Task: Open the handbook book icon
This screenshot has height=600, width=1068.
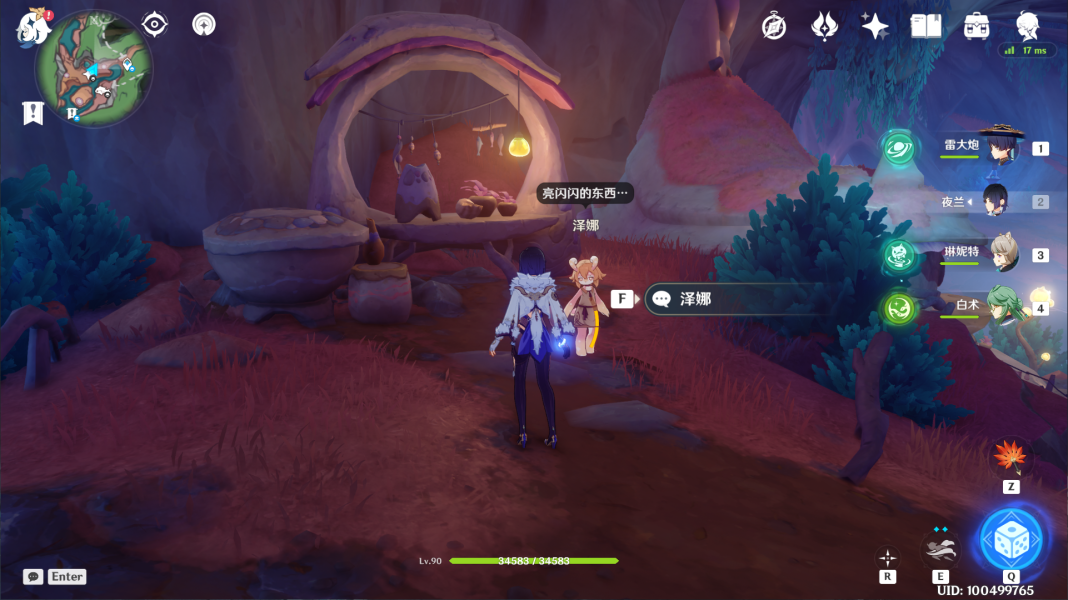Action: pyautogui.click(x=926, y=27)
